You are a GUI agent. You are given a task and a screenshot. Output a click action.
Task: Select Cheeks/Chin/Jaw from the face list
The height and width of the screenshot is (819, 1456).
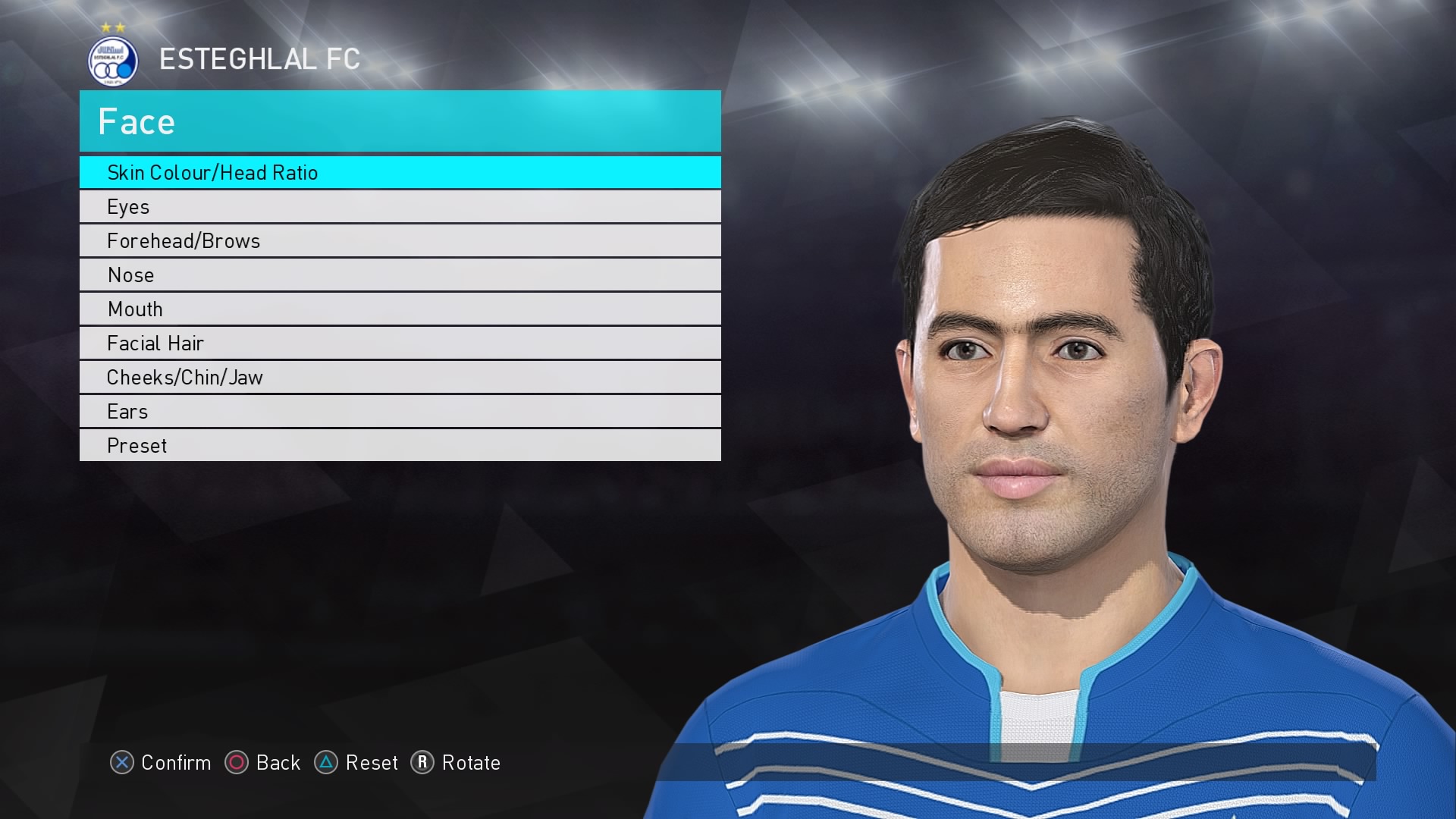185,377
